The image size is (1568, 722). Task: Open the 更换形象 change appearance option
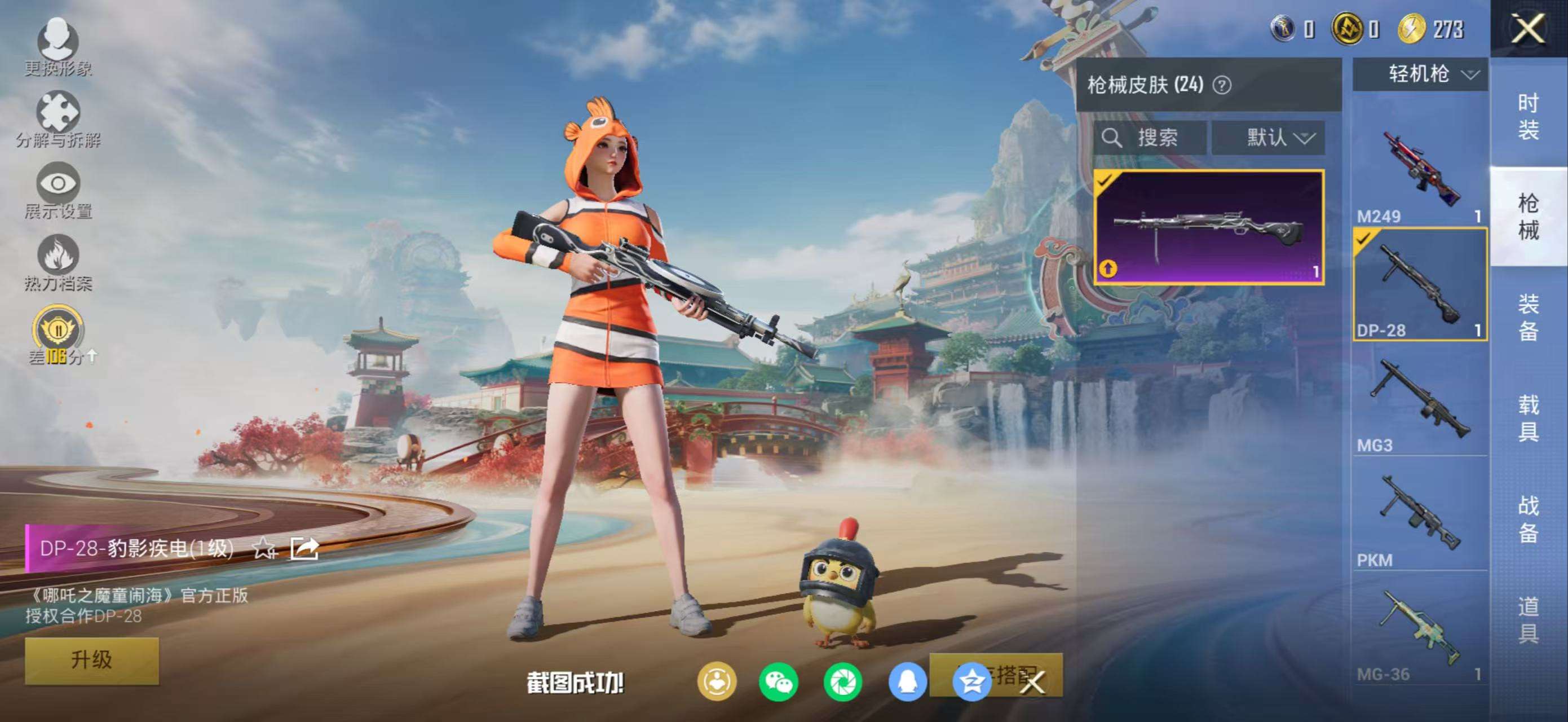(59, 47)
